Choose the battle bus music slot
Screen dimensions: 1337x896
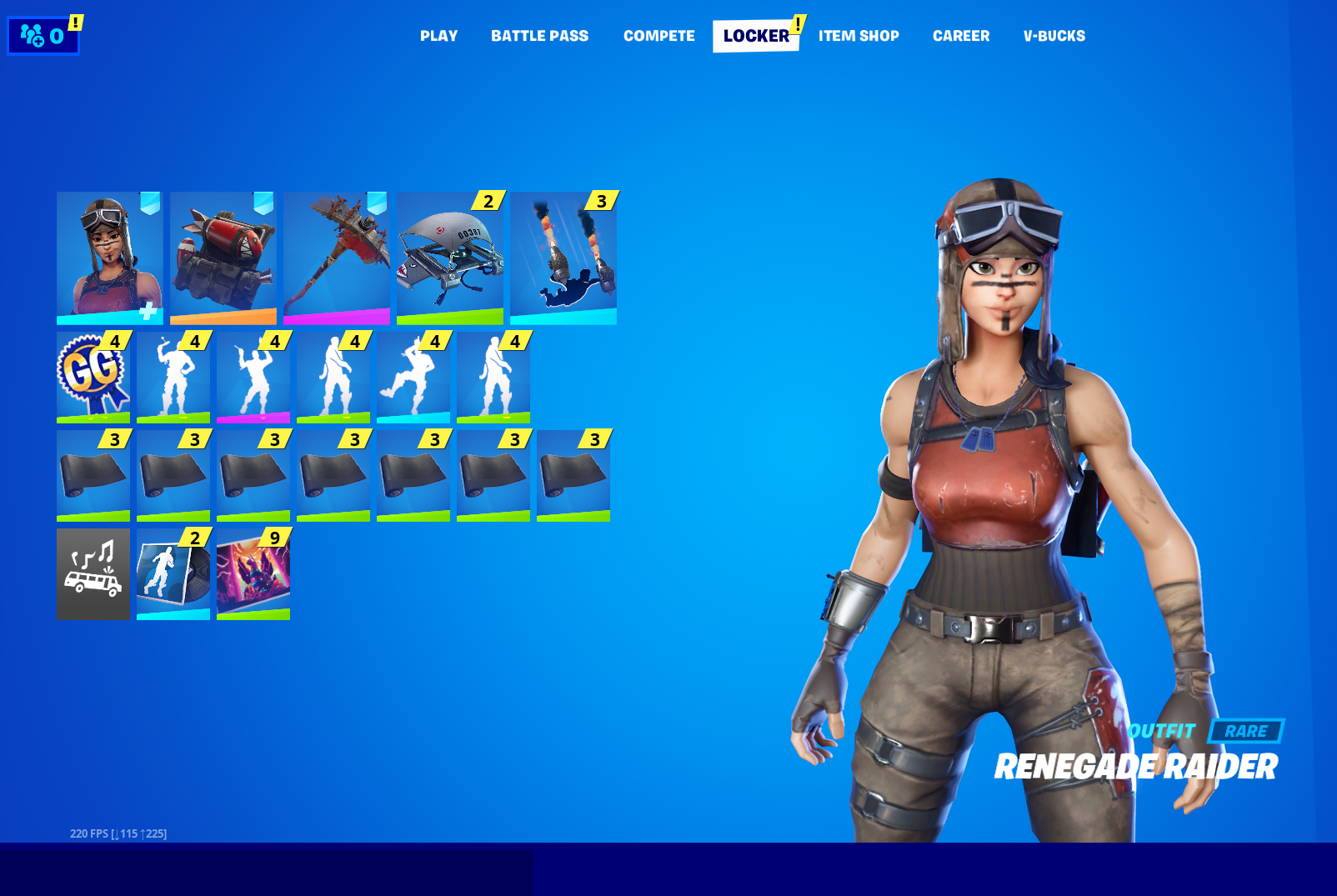click(93, 573)
